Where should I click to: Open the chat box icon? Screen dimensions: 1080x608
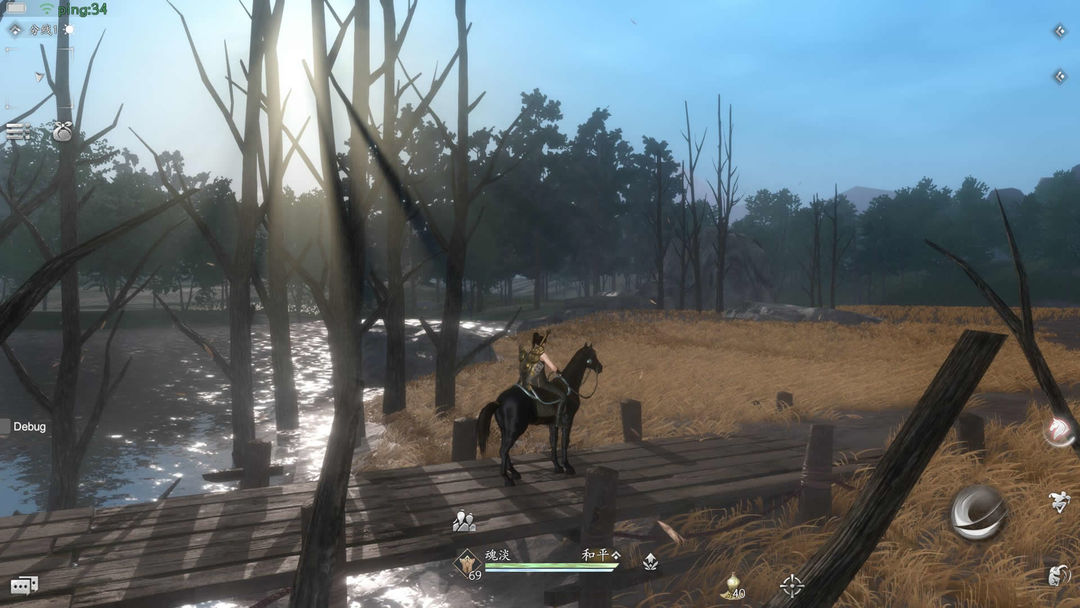pos(24,585)
